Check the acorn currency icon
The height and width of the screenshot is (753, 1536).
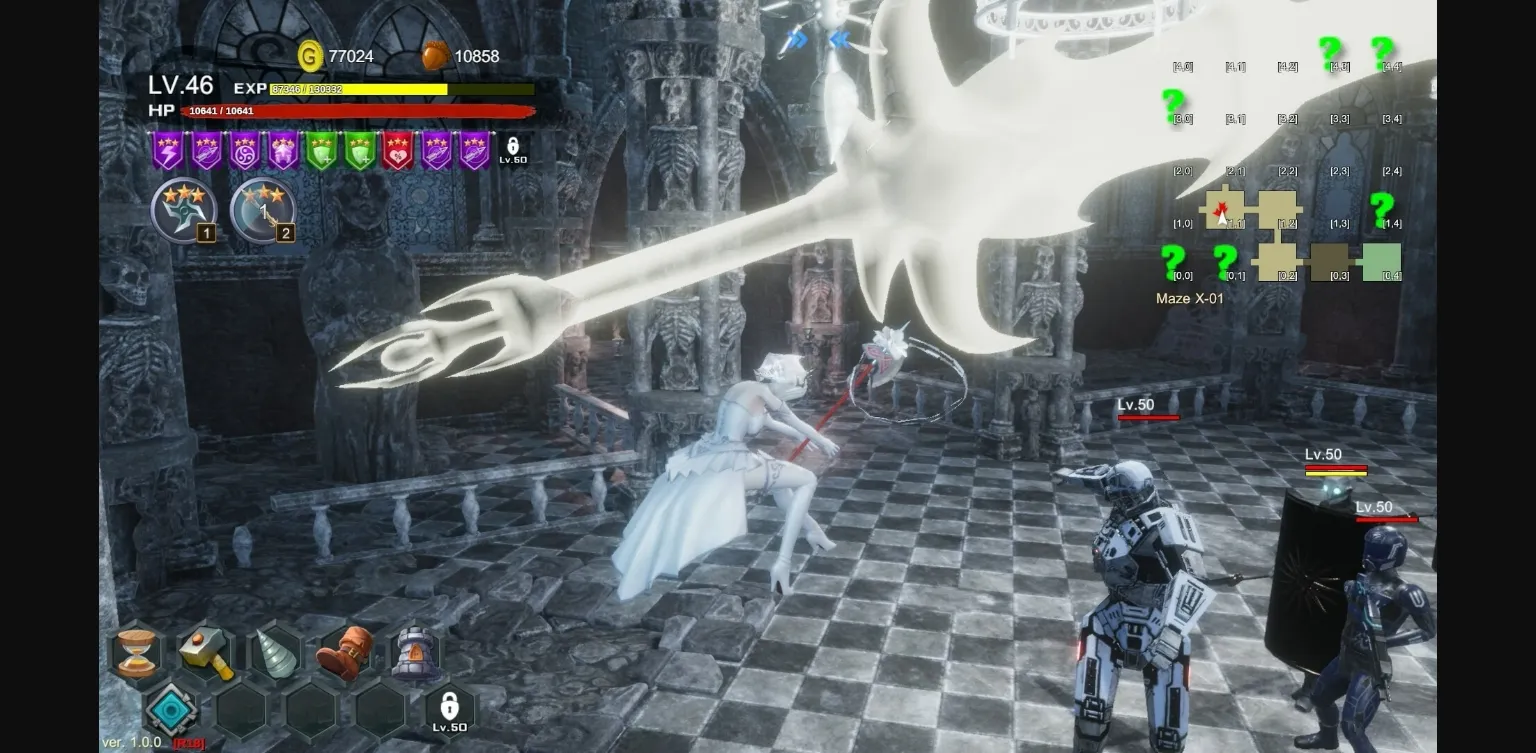[435, 56]
